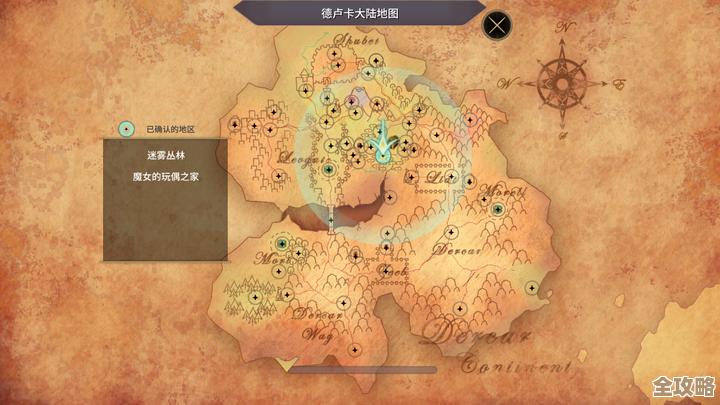The width and height of the screenshot is (720, 405).
Task: Choose the teal marker near Leoguer
Action: pyautogui.click(x=329, y=170)
